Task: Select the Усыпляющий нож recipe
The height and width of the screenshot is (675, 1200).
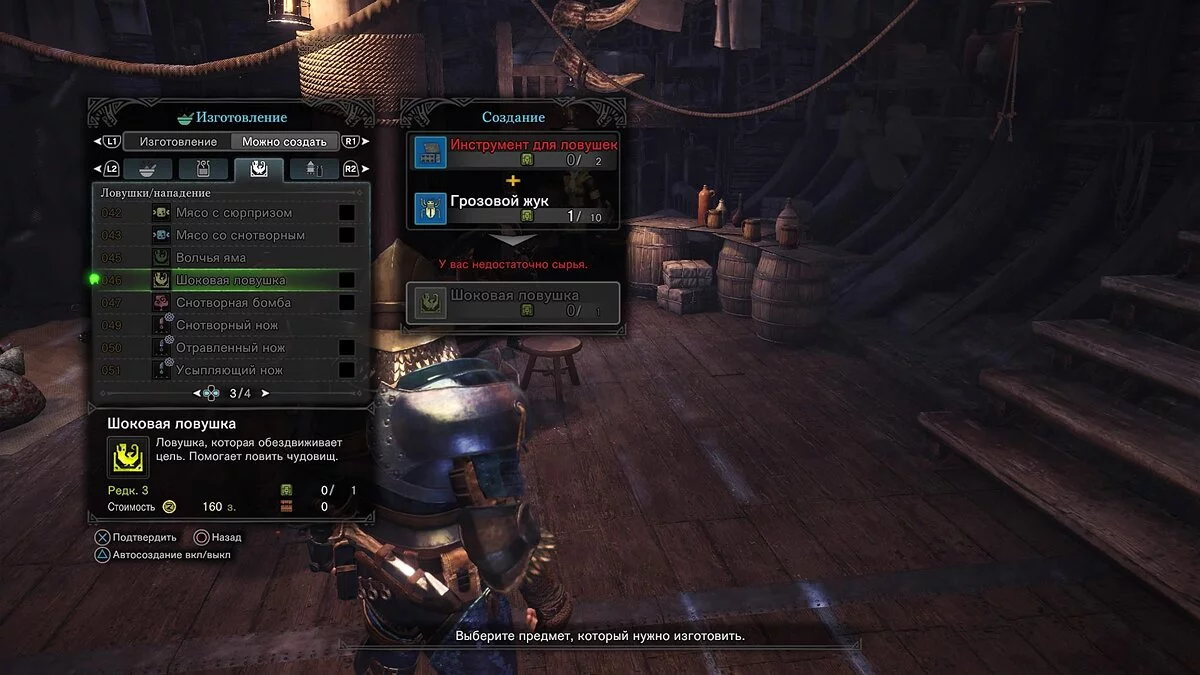Action: pyautogui.click(x=229, y=370)
